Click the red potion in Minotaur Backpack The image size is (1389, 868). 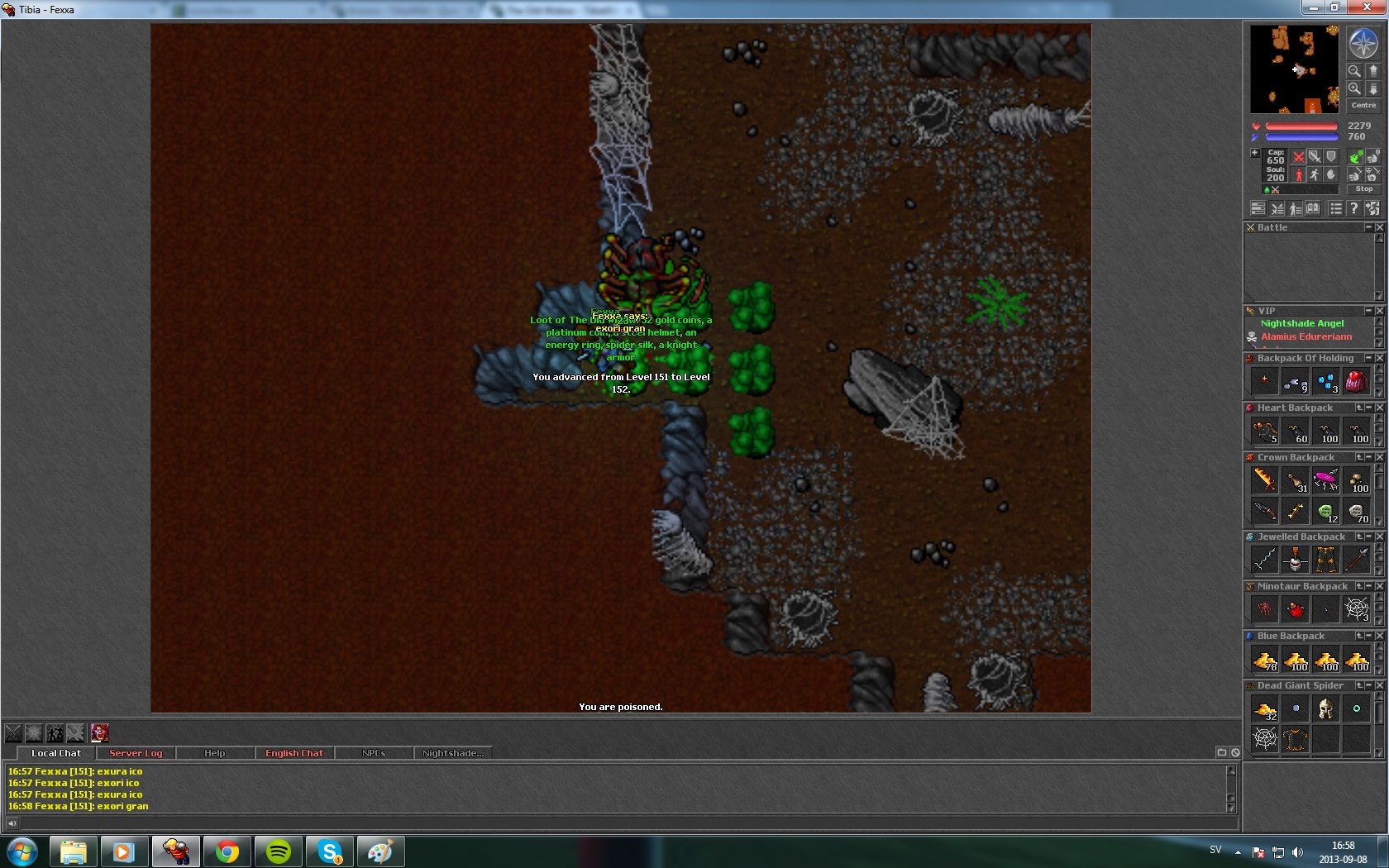click(1296, 609)
